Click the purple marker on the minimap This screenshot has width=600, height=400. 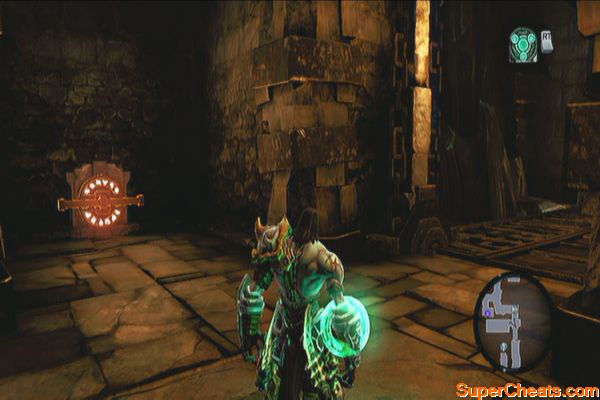(488, 314)
